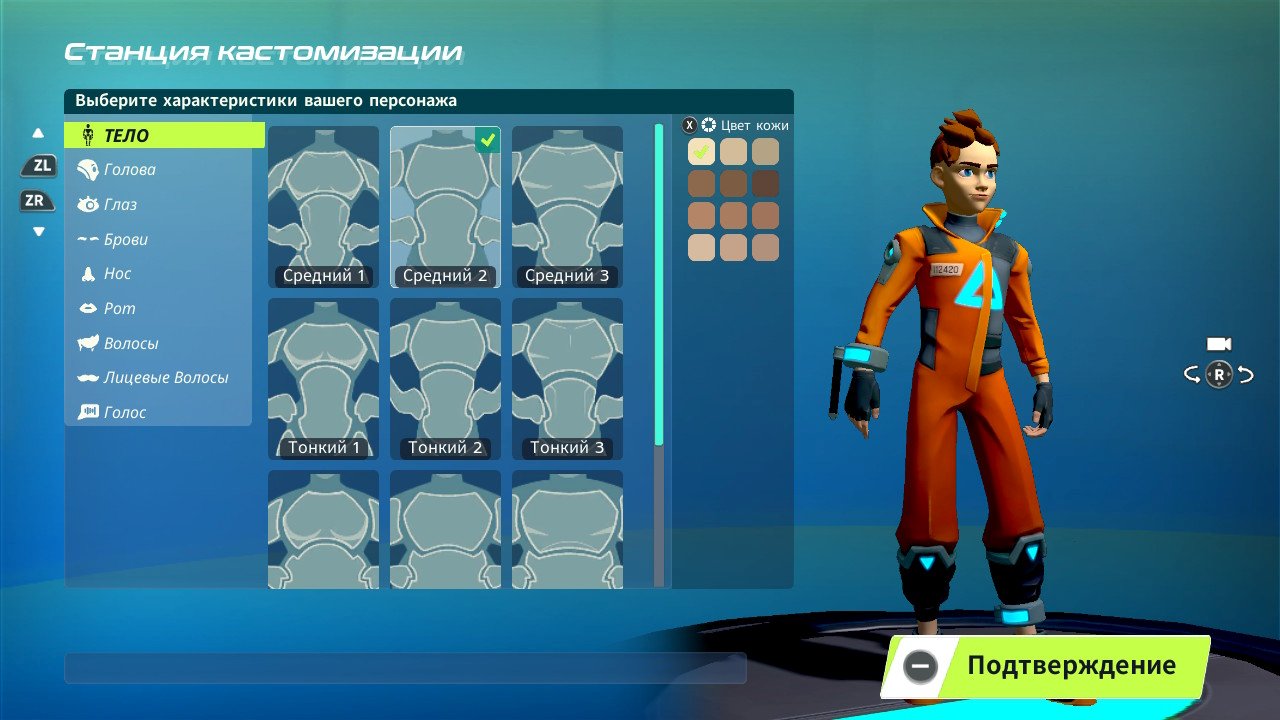This screenshot has height=720, width=1280.
Task: Select the checked lightest skin color swatch
Action: click(701, 151)
